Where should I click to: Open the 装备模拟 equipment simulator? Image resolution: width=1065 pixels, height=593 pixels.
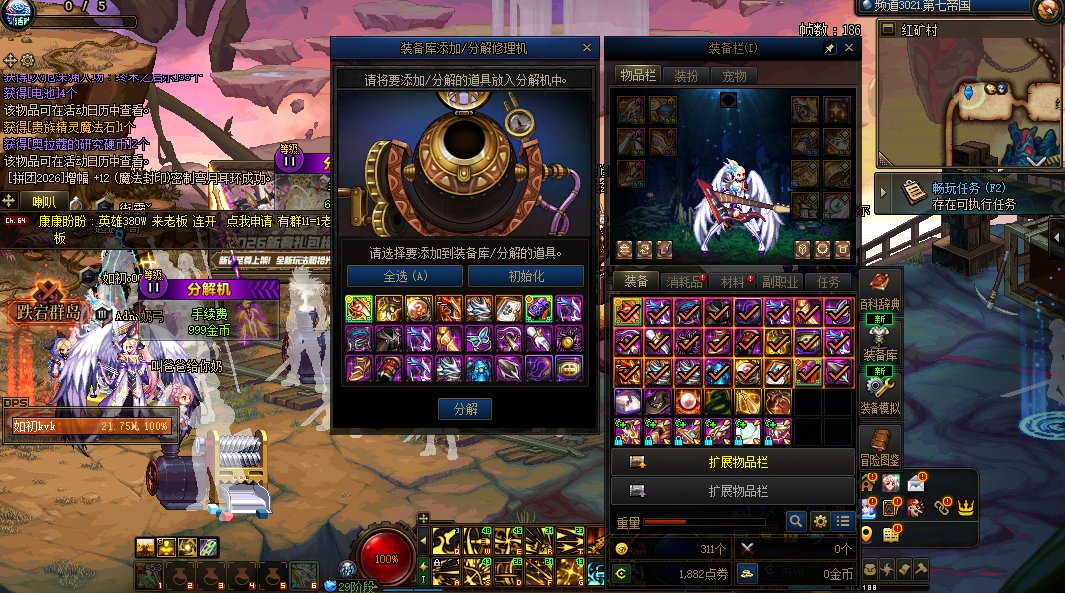pyautogui.click(x=880, y=392)
